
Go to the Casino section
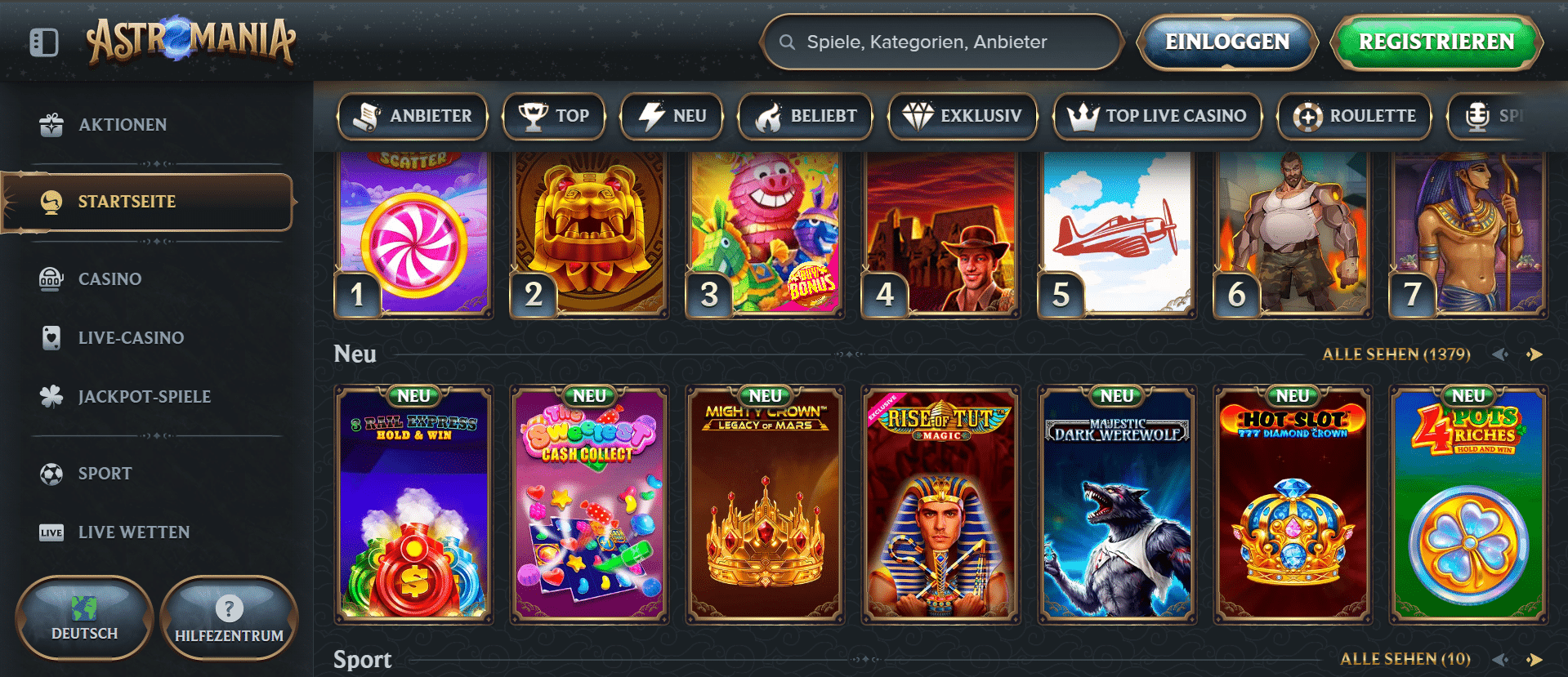(x=109, y=279)
